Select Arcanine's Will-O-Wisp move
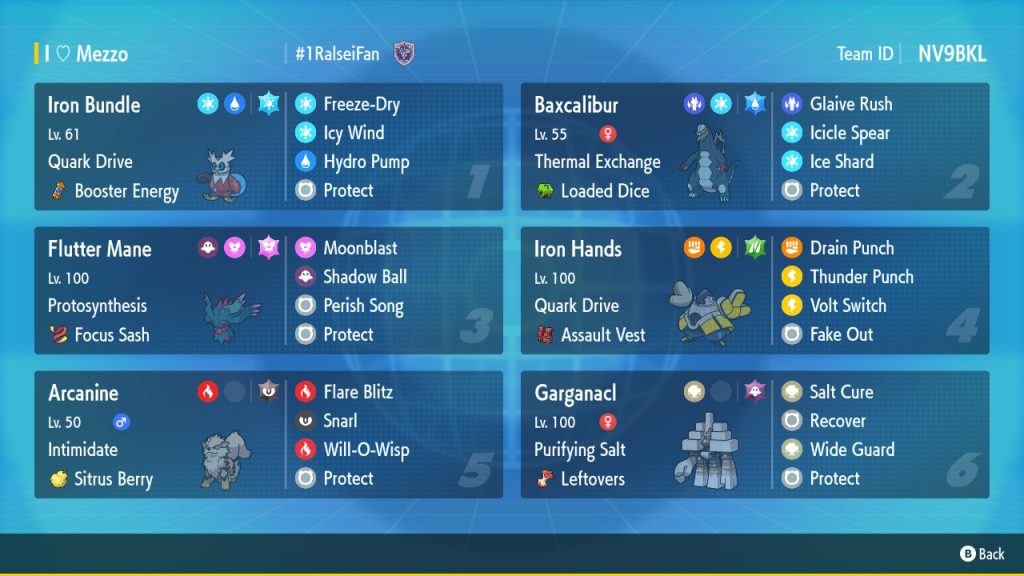 click(x=365, y=450)
